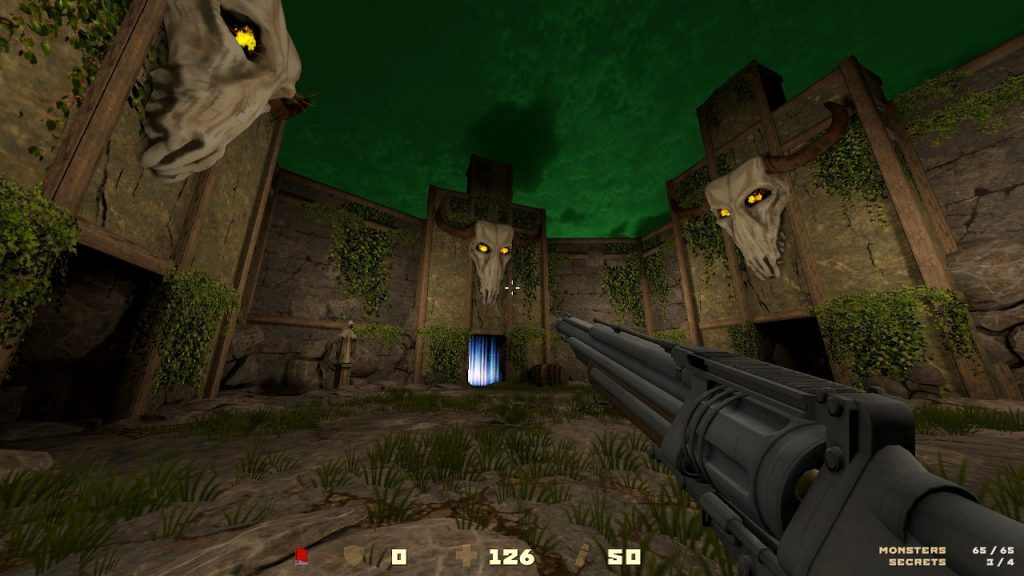This screenshot has height=576, width=1024.
Task: Click the red keycard icon
Action: click(301, 556)
